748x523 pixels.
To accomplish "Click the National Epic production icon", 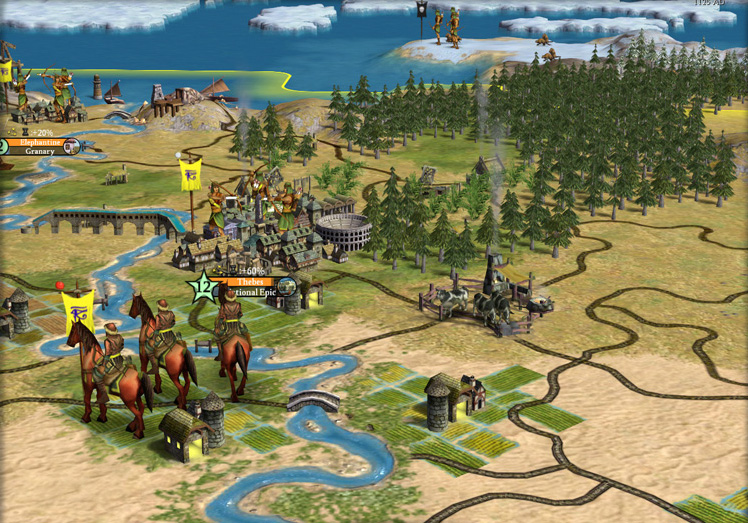I will [286, 287].
